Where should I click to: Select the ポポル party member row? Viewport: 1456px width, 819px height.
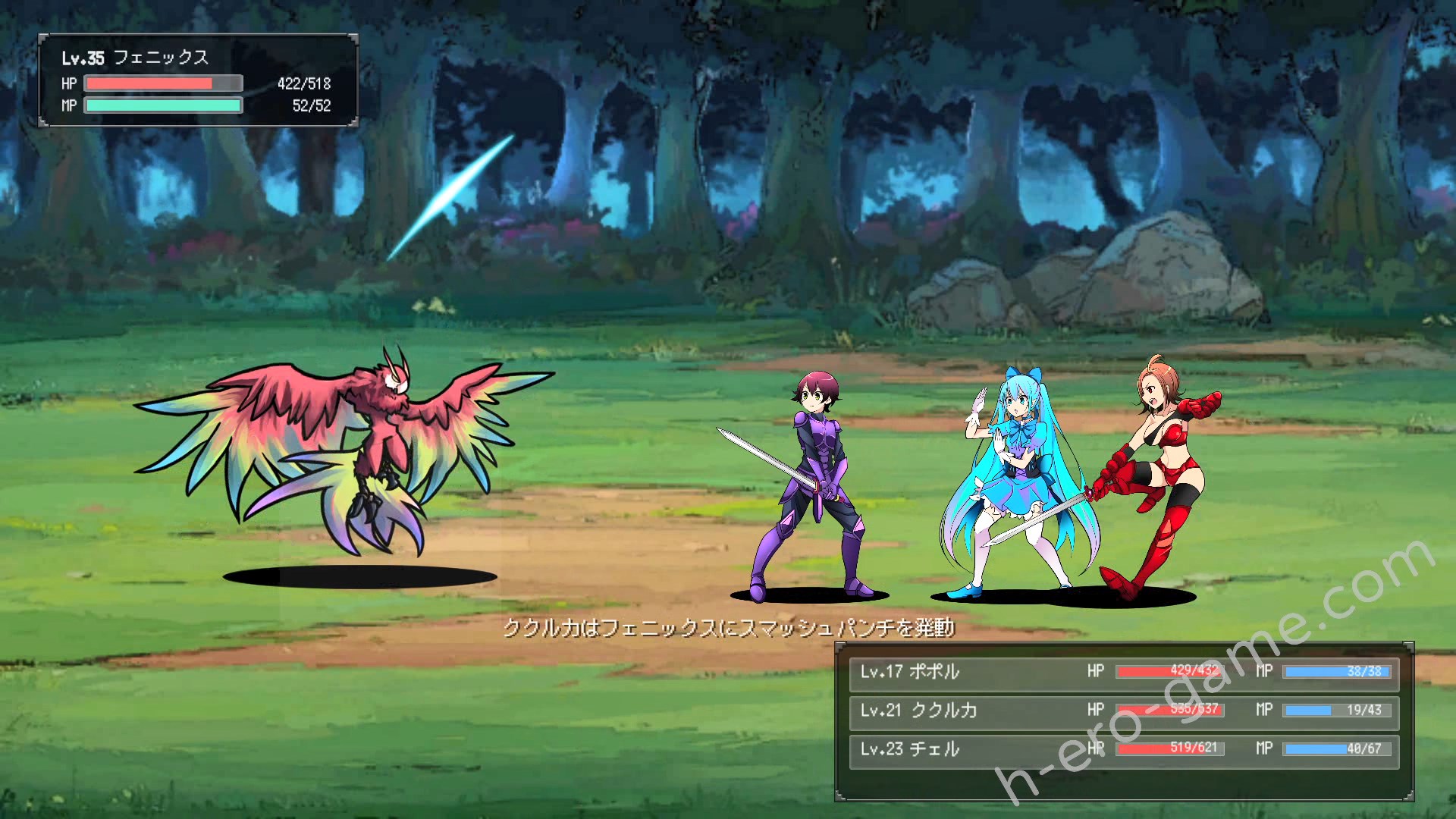[x=1124, y=672]
